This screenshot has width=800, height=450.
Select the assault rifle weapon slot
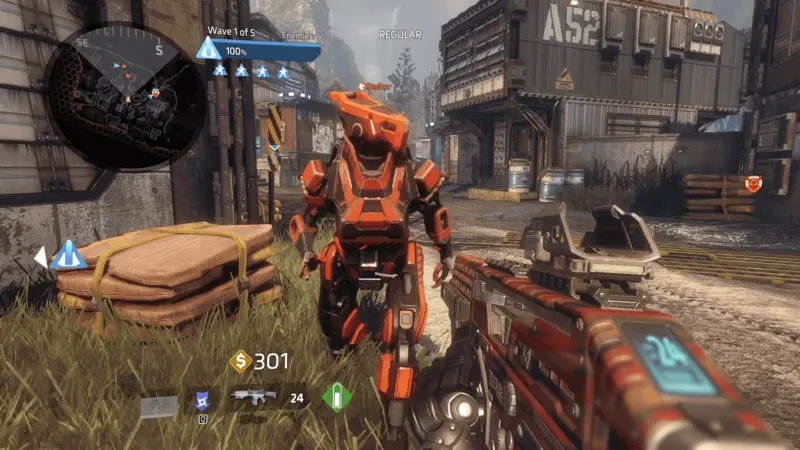[x=254, y=398]
